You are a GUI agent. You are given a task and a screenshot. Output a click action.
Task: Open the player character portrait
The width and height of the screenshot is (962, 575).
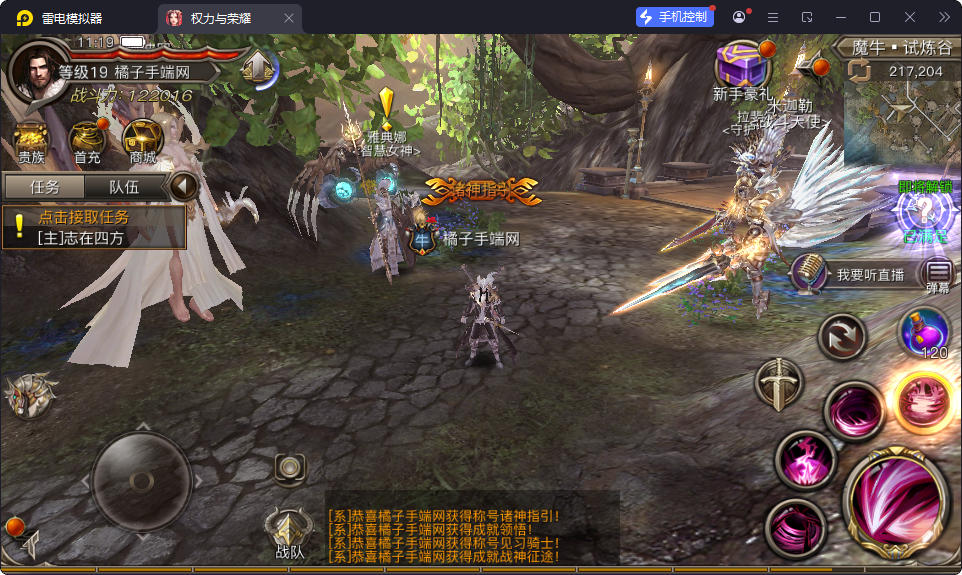[x=35, y=70]
